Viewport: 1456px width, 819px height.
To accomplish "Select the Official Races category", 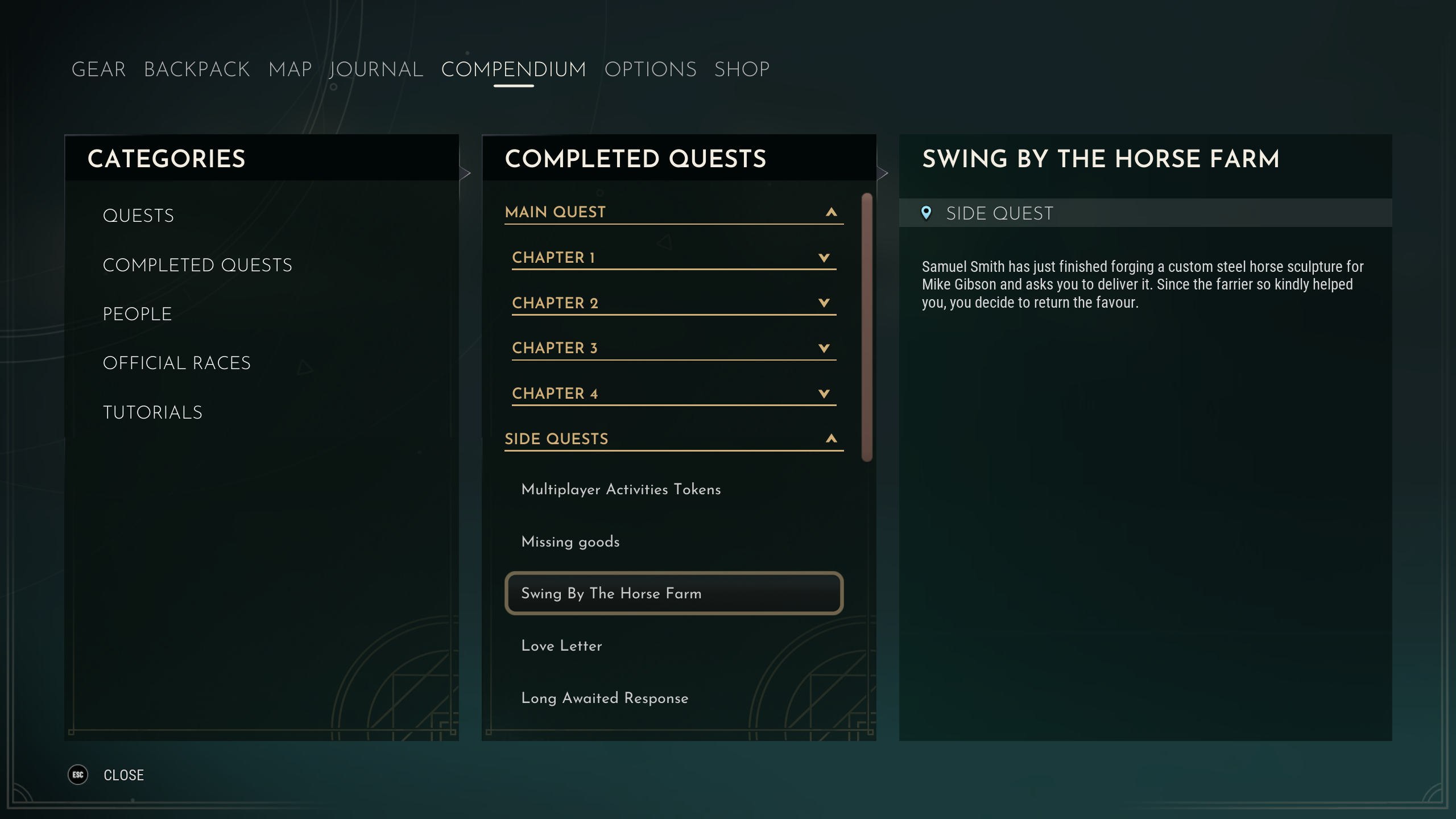I will pos(176,363).
